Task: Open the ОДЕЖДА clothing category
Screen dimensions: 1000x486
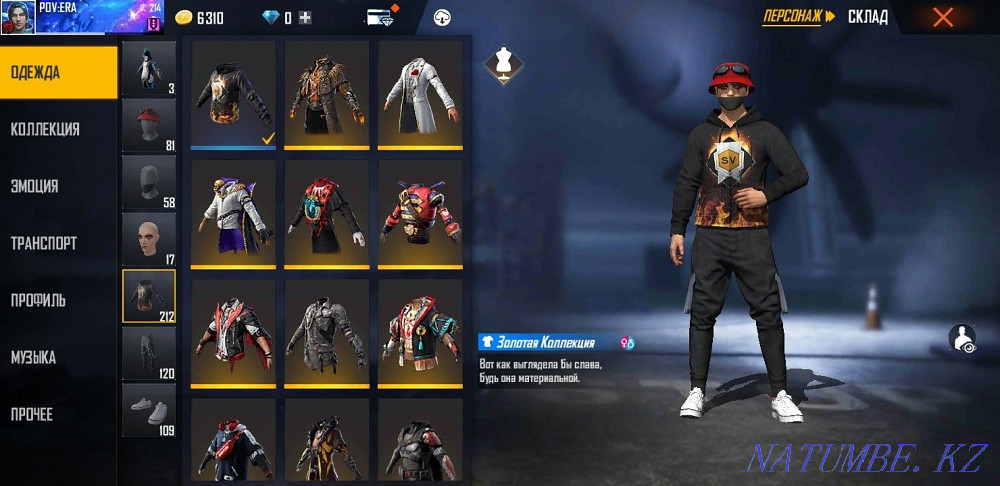Action: pos(58,72)
